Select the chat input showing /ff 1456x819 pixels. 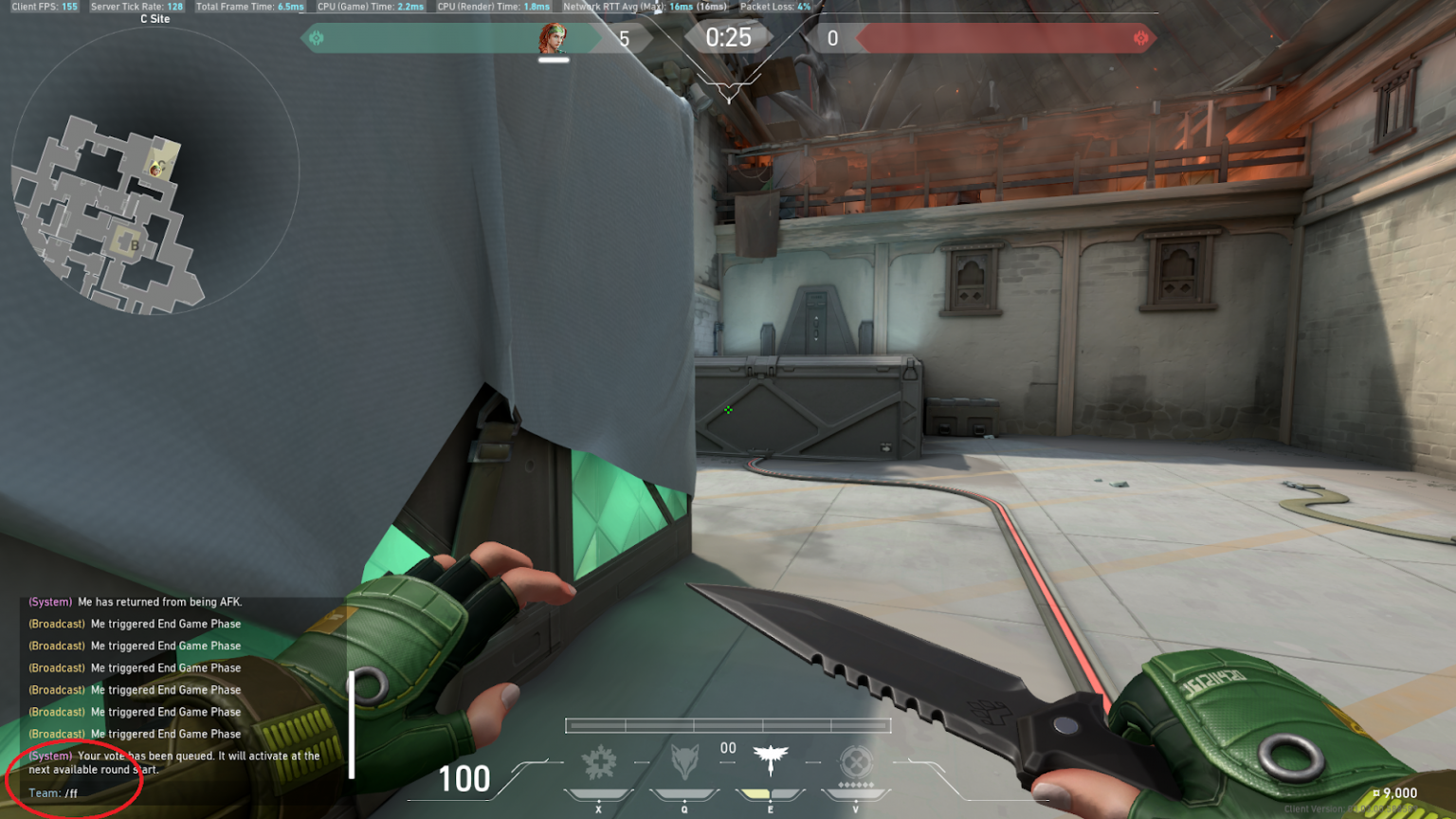(x=66, y=792)
